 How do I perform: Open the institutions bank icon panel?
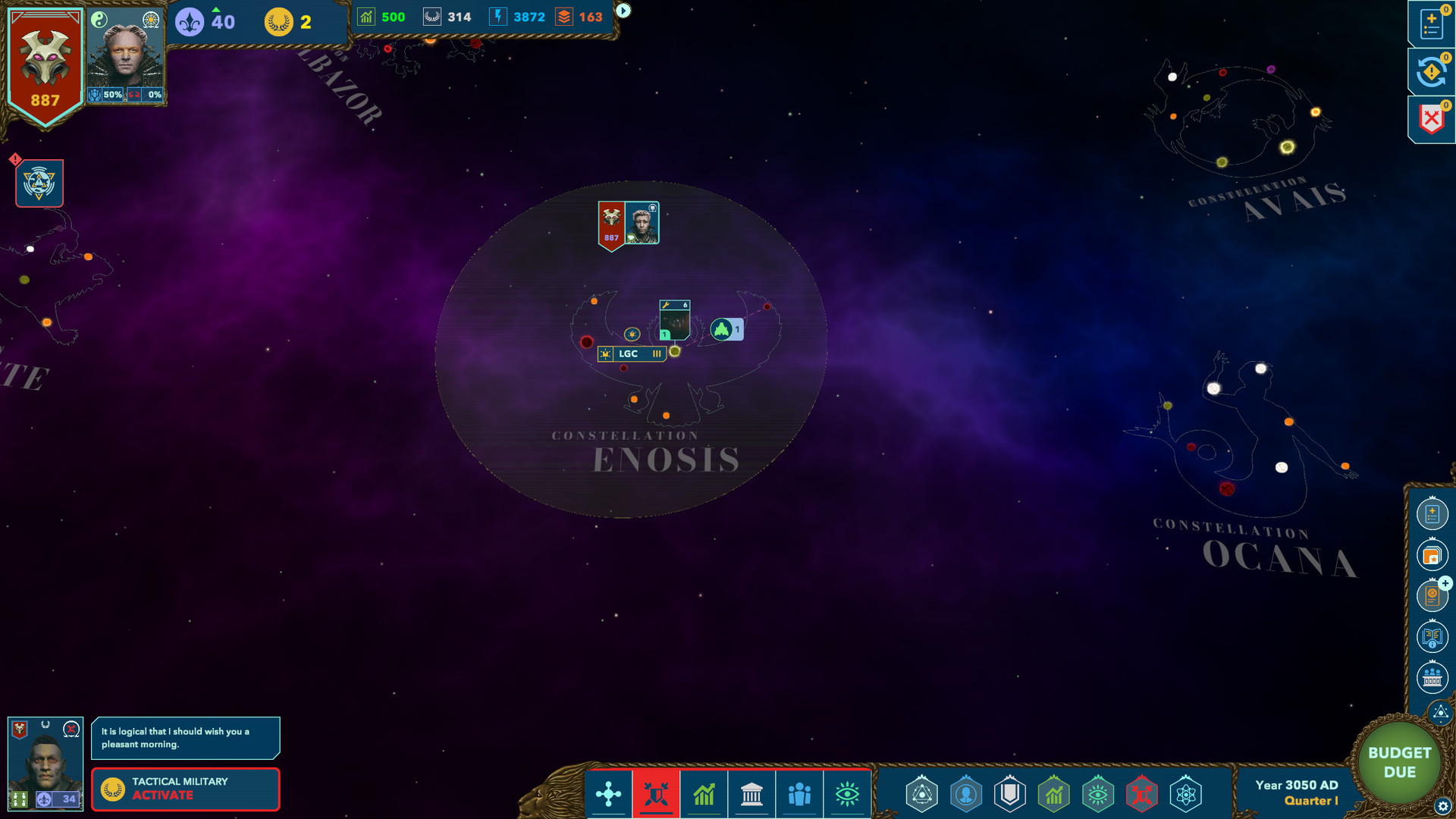click(752, 794)
